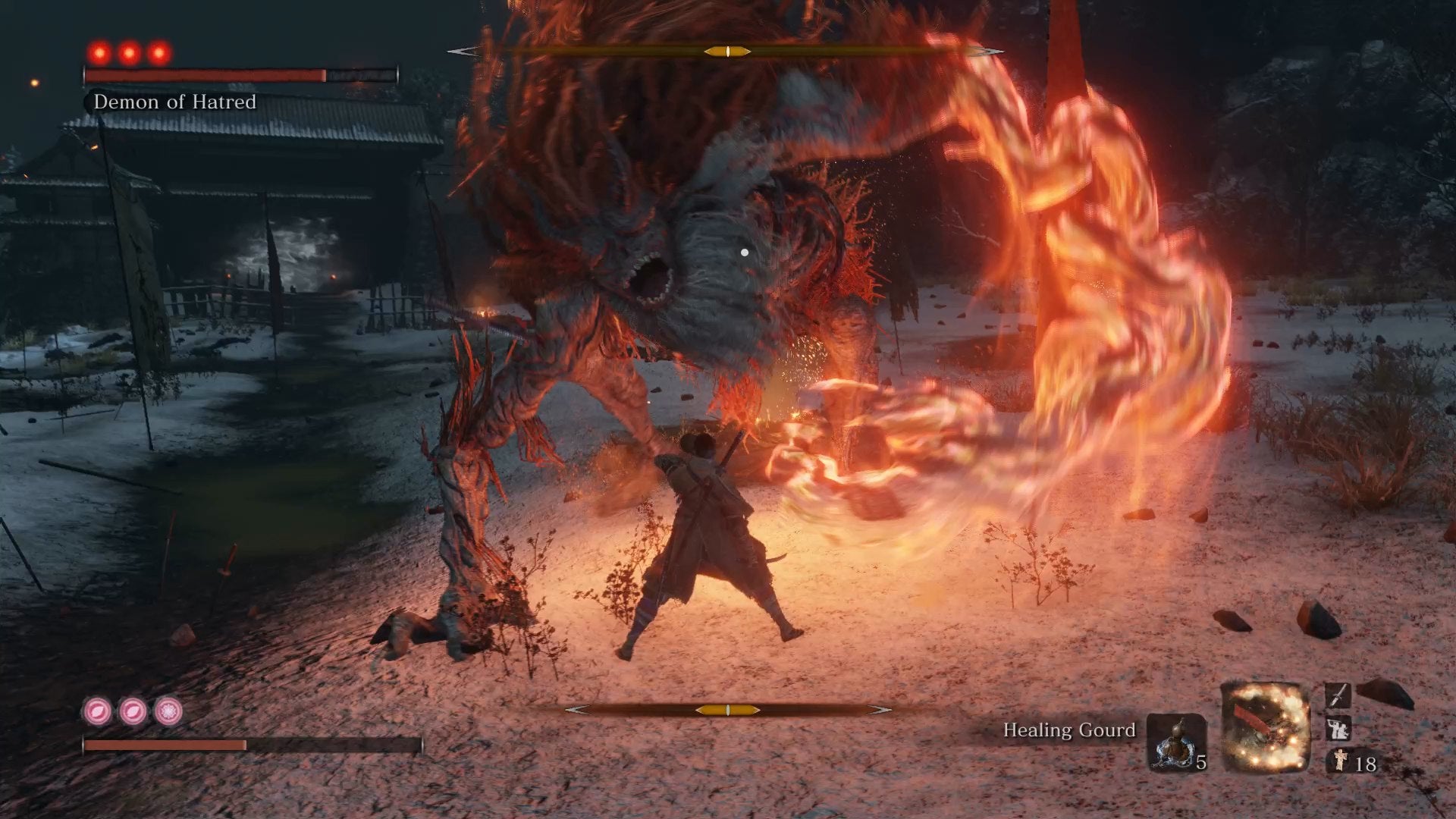1456x819 pixels.
Task: Expand the boss posture gauge center marker
Action: (x=726, y=51)
